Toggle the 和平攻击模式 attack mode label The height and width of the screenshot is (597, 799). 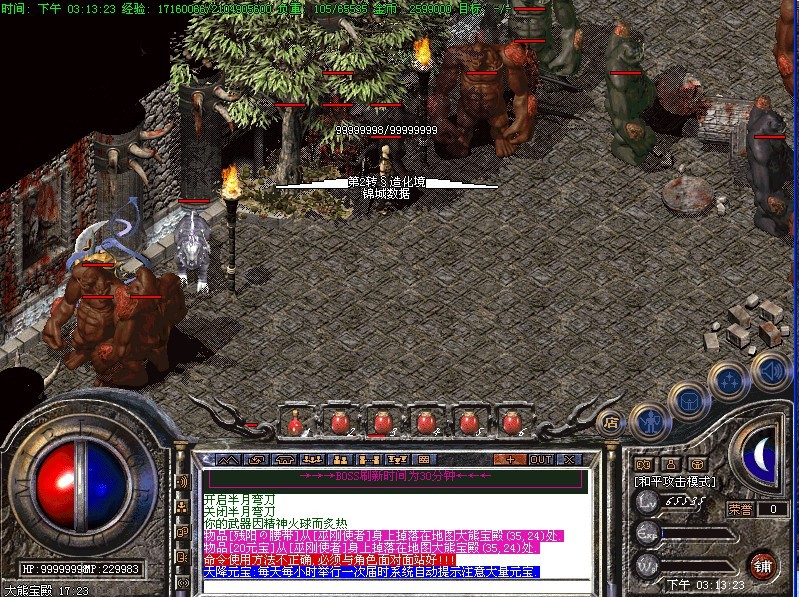[x=672, y=481]
